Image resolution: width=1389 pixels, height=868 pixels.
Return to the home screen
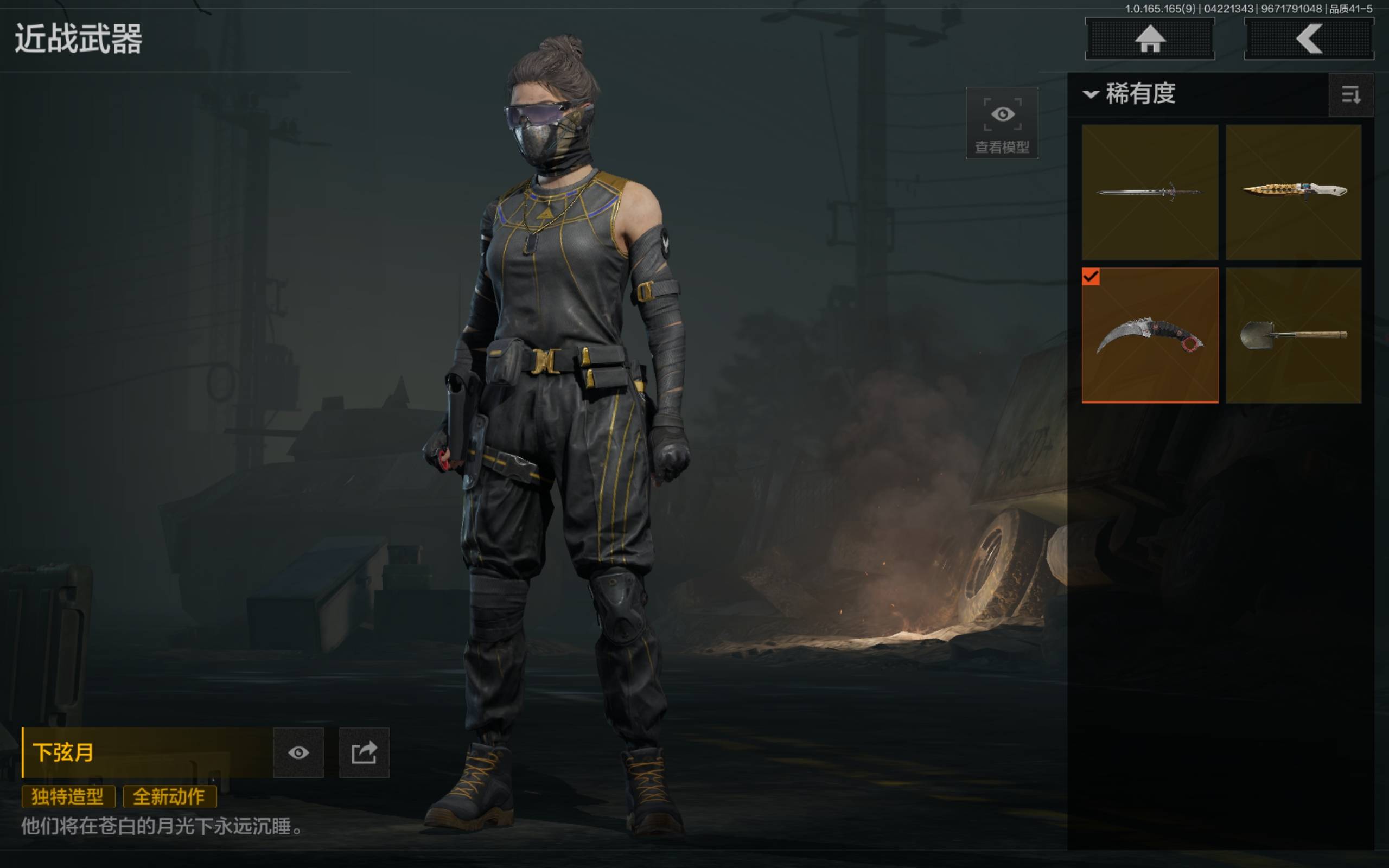(x=1150, y=39)
